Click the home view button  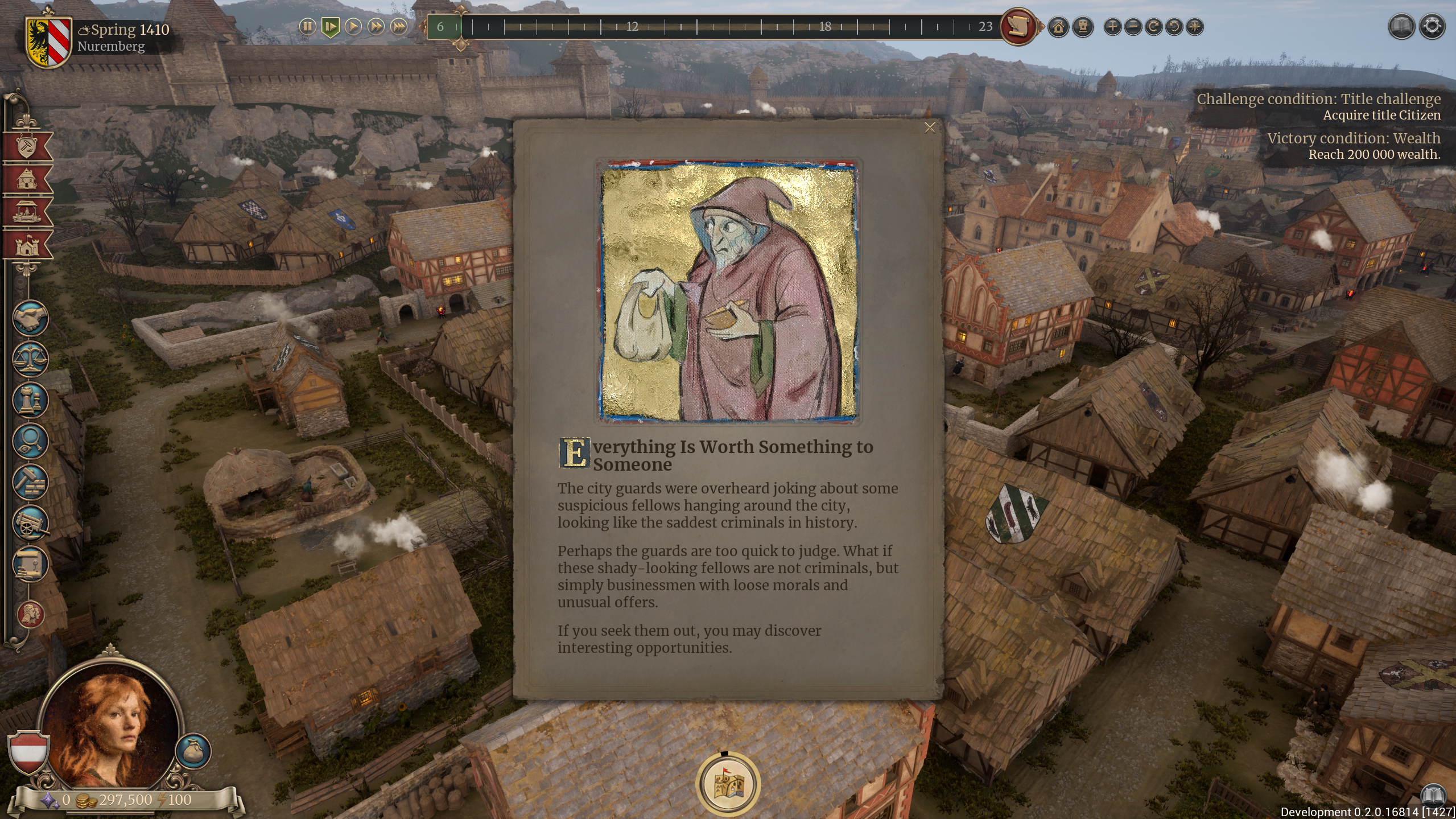click(x=1059, y=27)
